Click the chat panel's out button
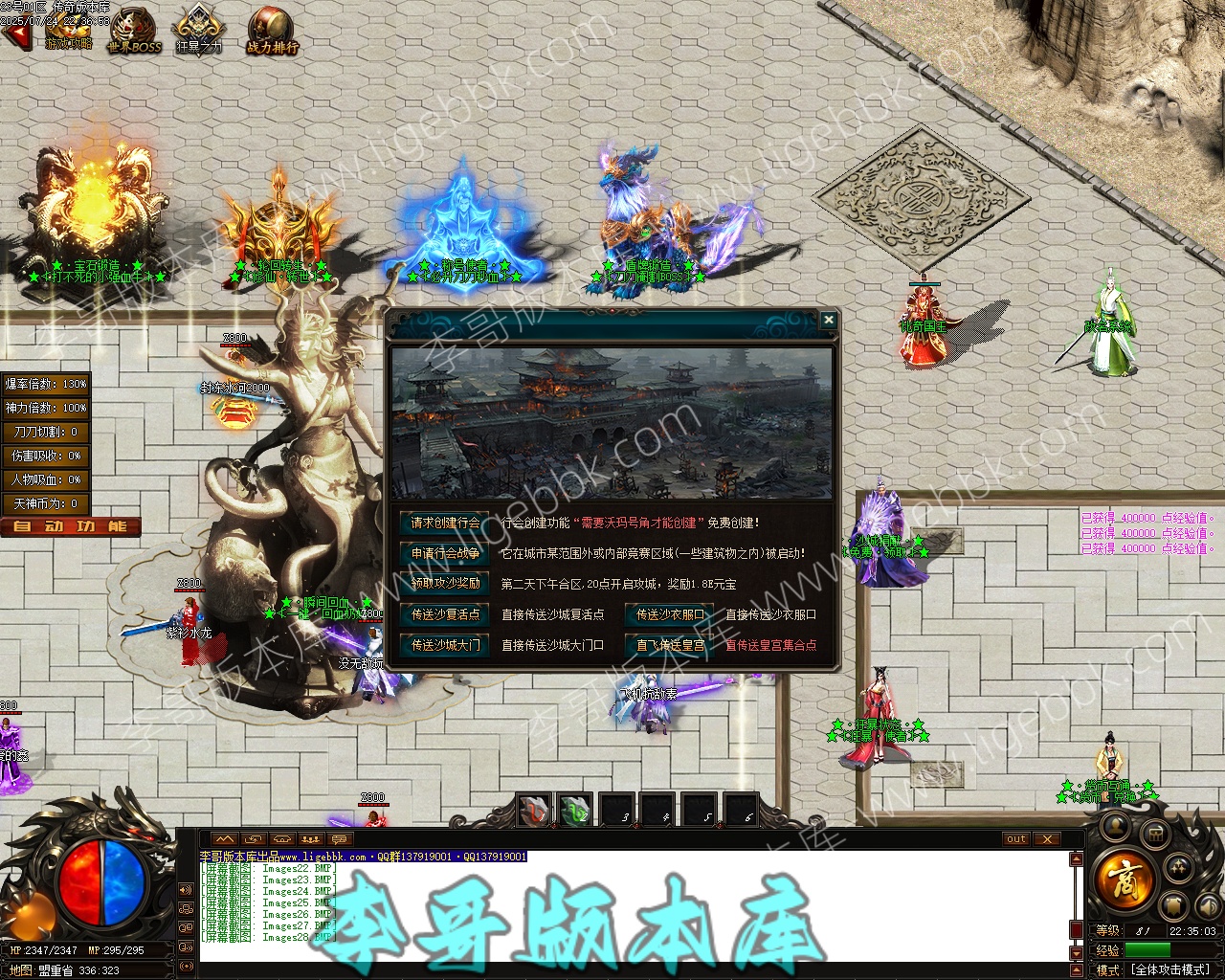The image size is (1225, 980). [x=1015, y=839]
